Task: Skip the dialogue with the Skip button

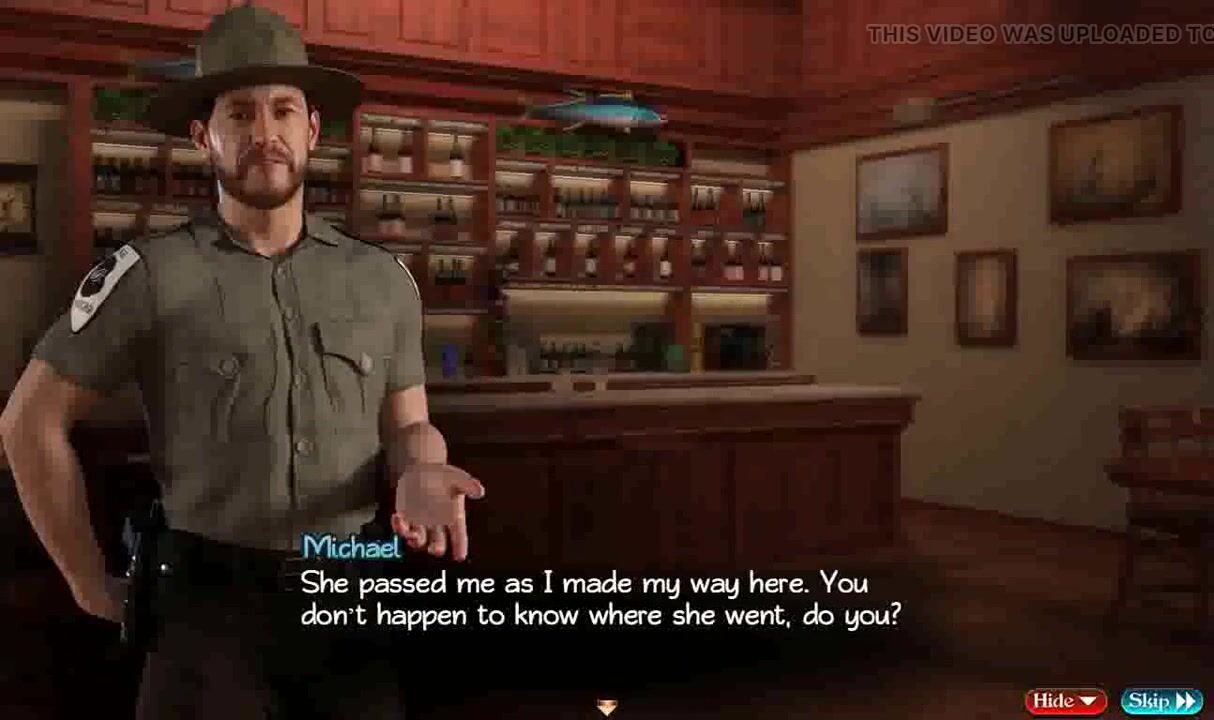Action: click(1160, 701)
